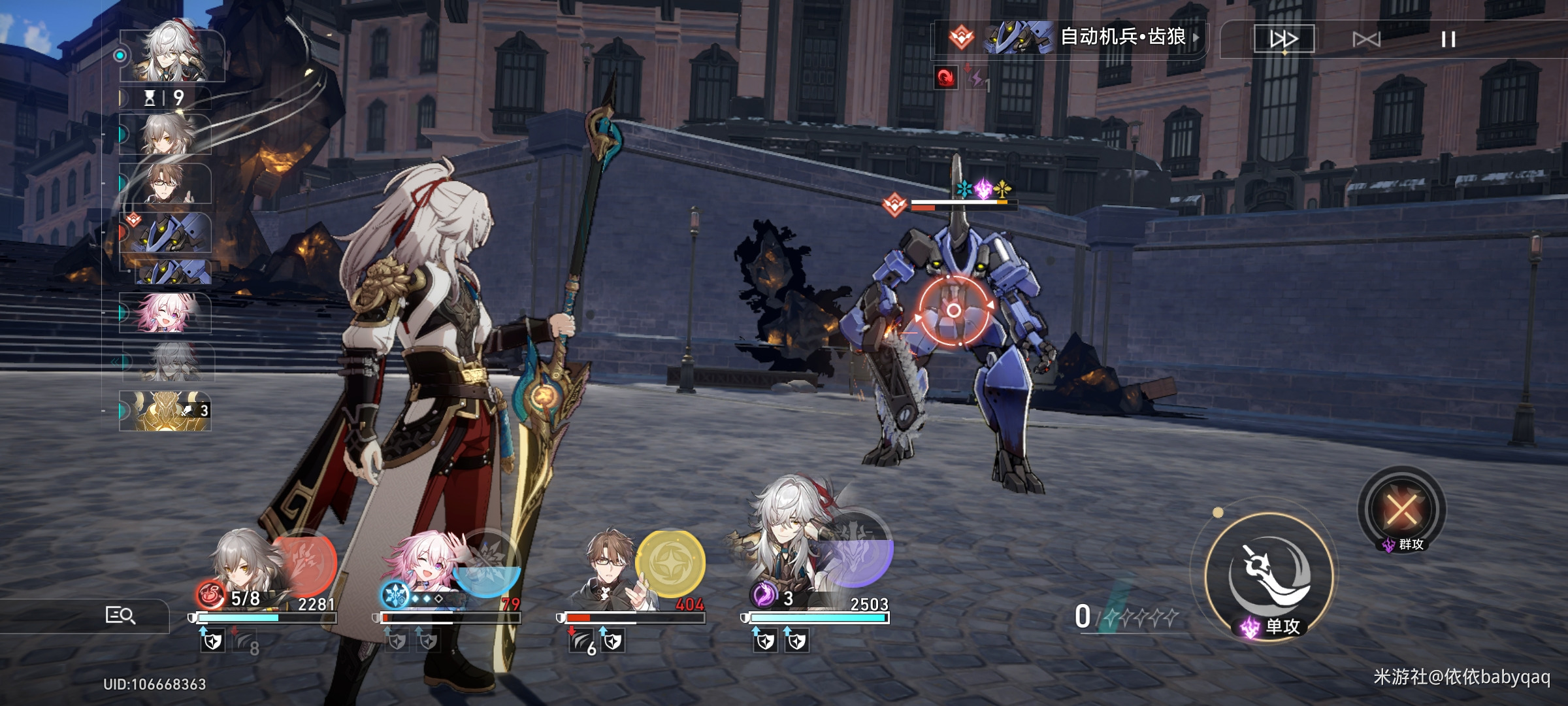Toggle the double-speed battle button
1568x706 pixels.
click(x=1283, y=39)
